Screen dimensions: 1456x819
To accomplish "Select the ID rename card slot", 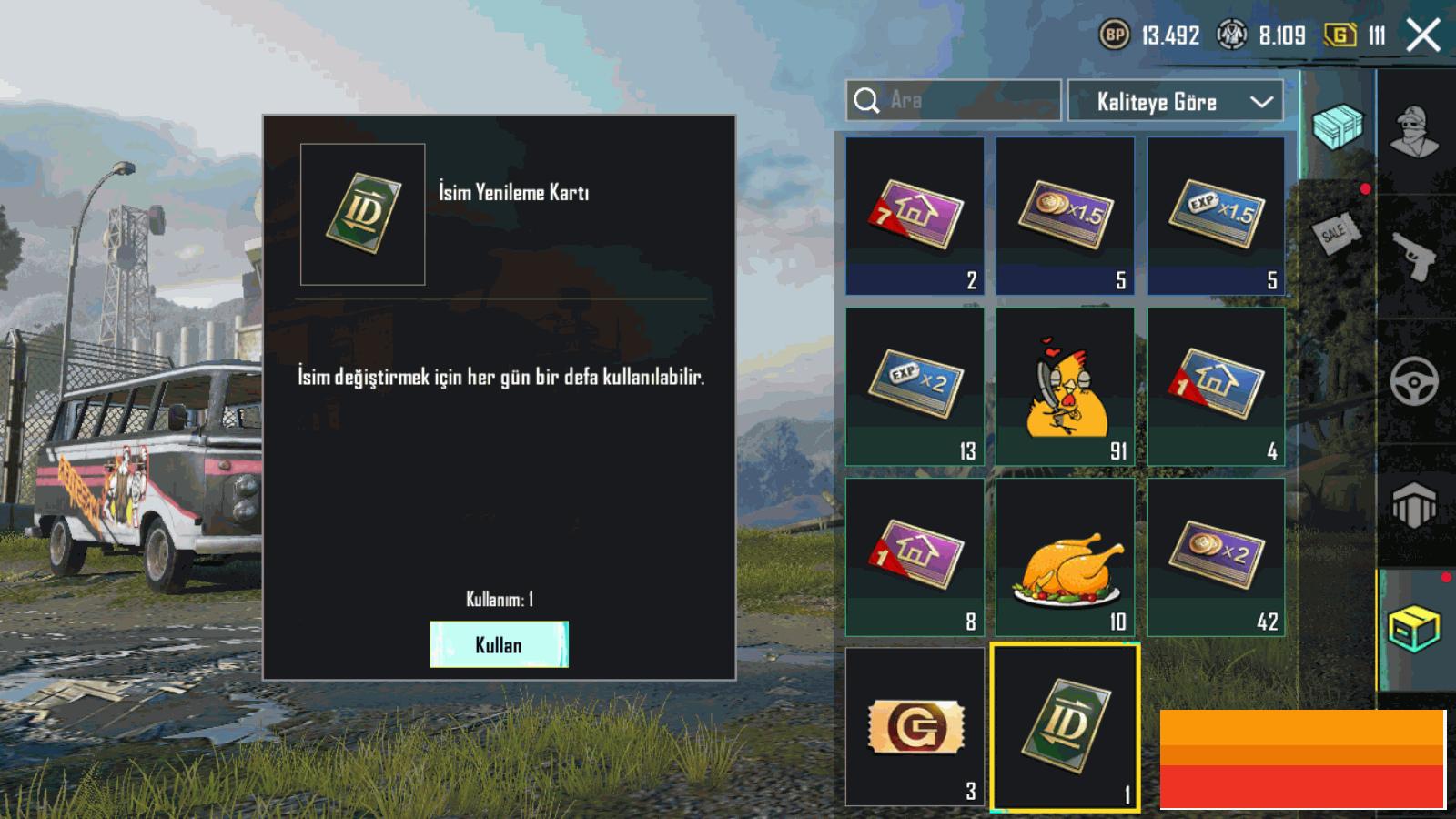I will point(1065,727).
